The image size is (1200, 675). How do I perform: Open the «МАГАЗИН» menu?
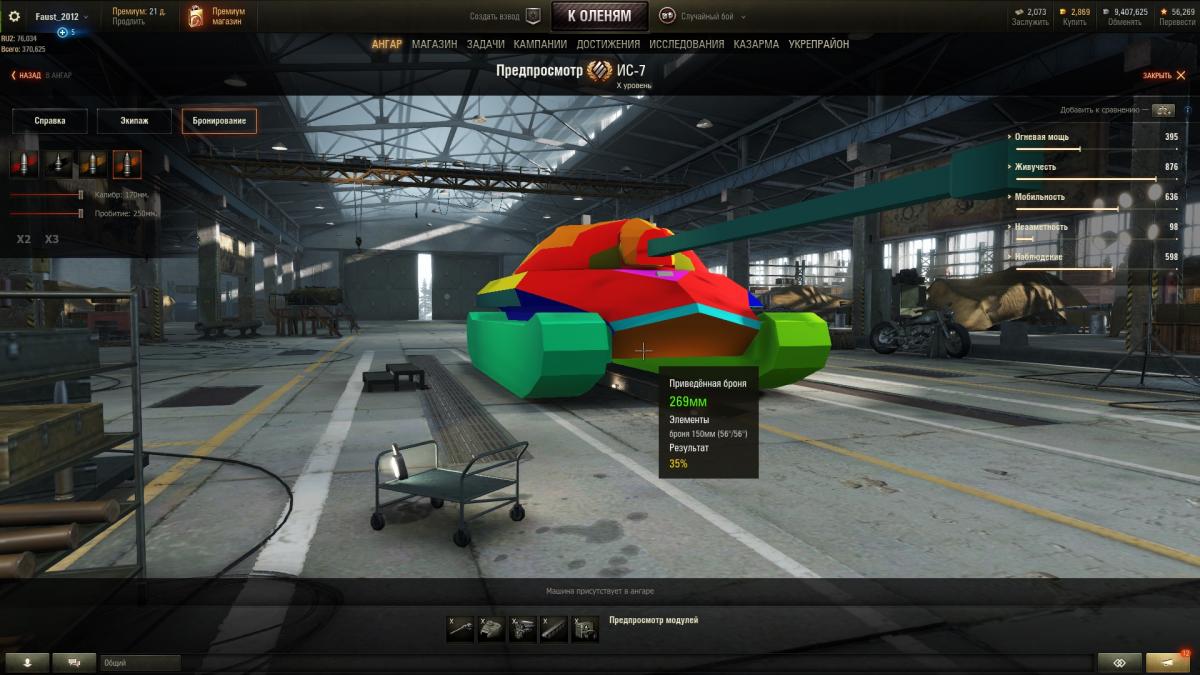point(434,44)
